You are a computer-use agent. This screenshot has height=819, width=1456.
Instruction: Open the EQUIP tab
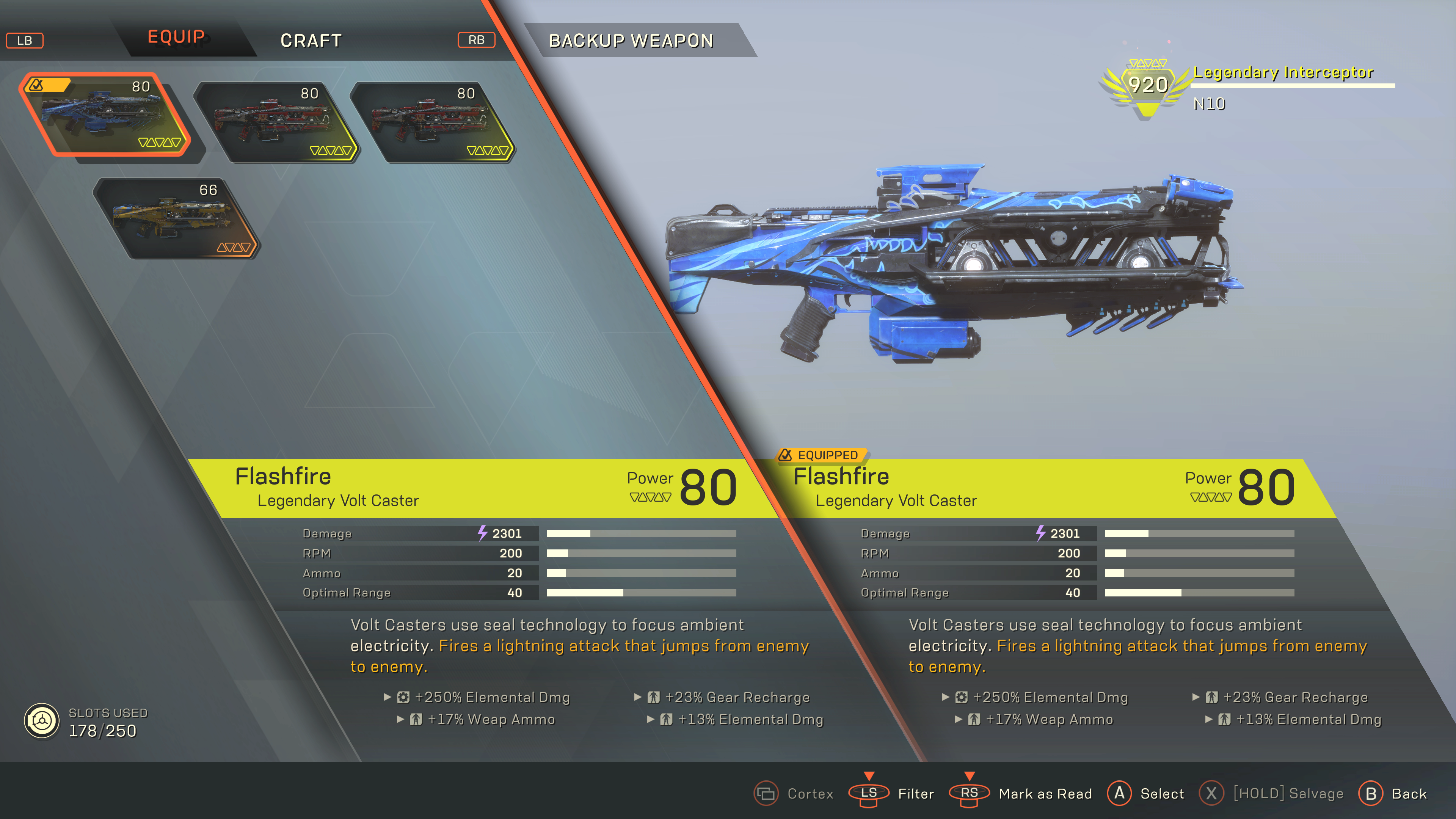(176, 37)
